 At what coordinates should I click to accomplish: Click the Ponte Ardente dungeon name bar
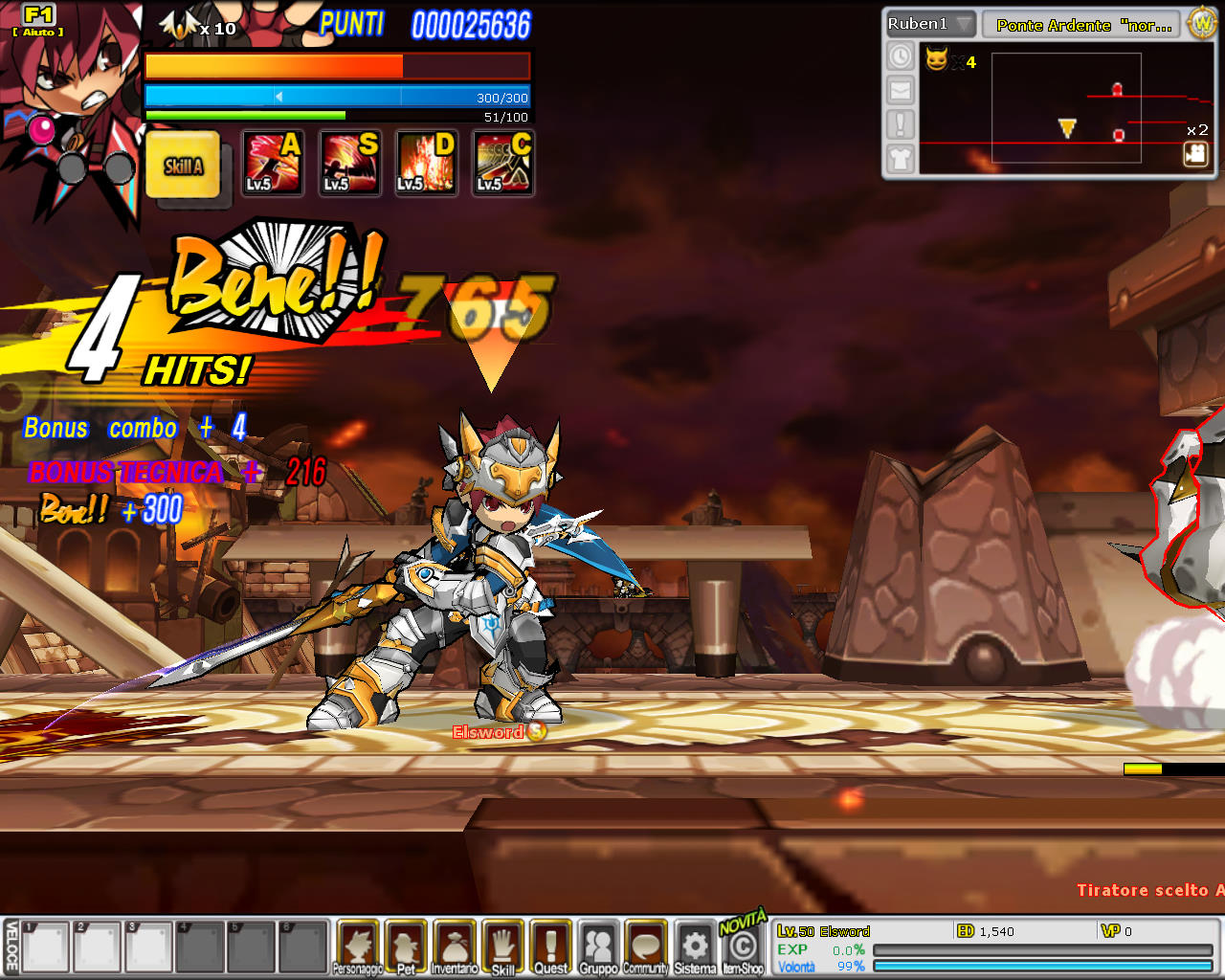[x=1083, y=25]
